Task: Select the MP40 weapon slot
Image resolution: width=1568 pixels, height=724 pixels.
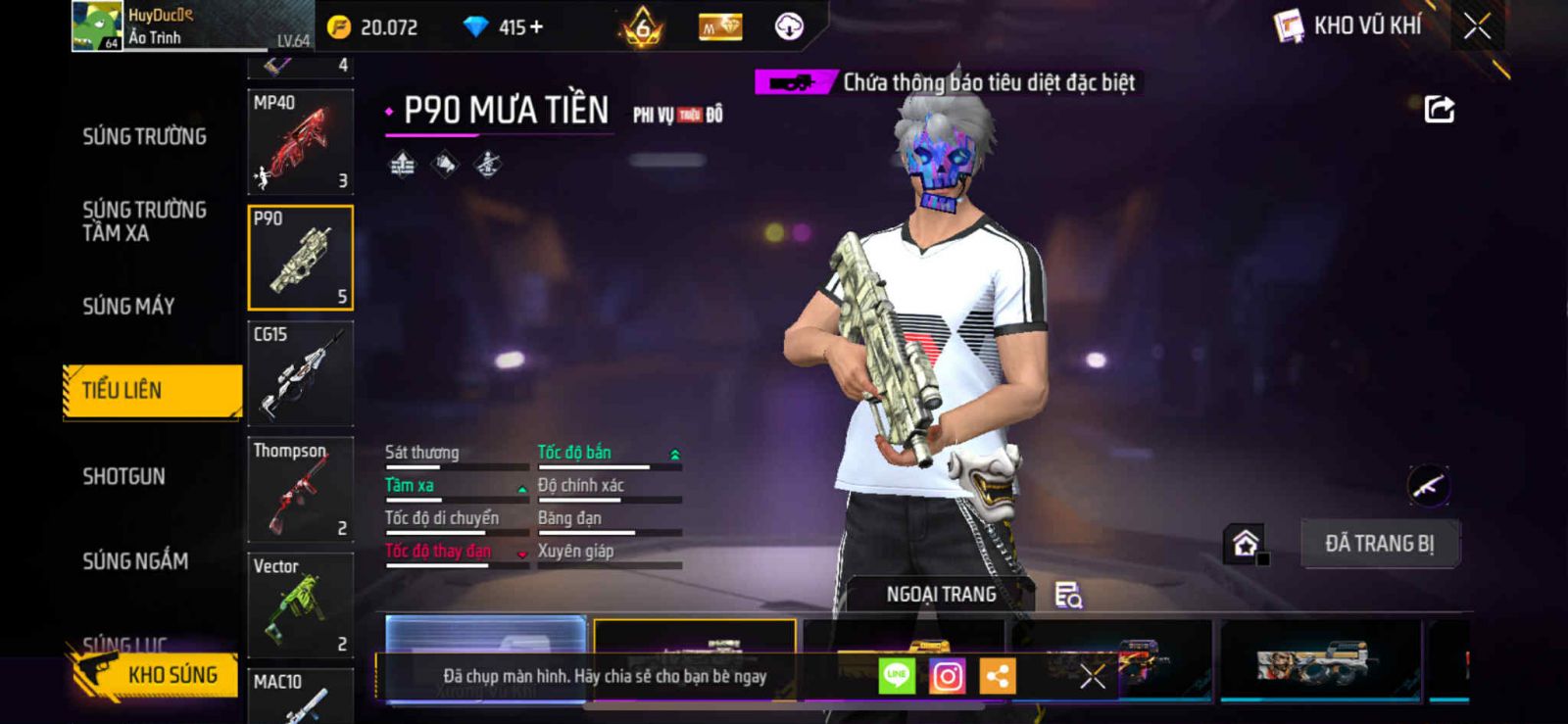Action: click(x=300, y=142)
